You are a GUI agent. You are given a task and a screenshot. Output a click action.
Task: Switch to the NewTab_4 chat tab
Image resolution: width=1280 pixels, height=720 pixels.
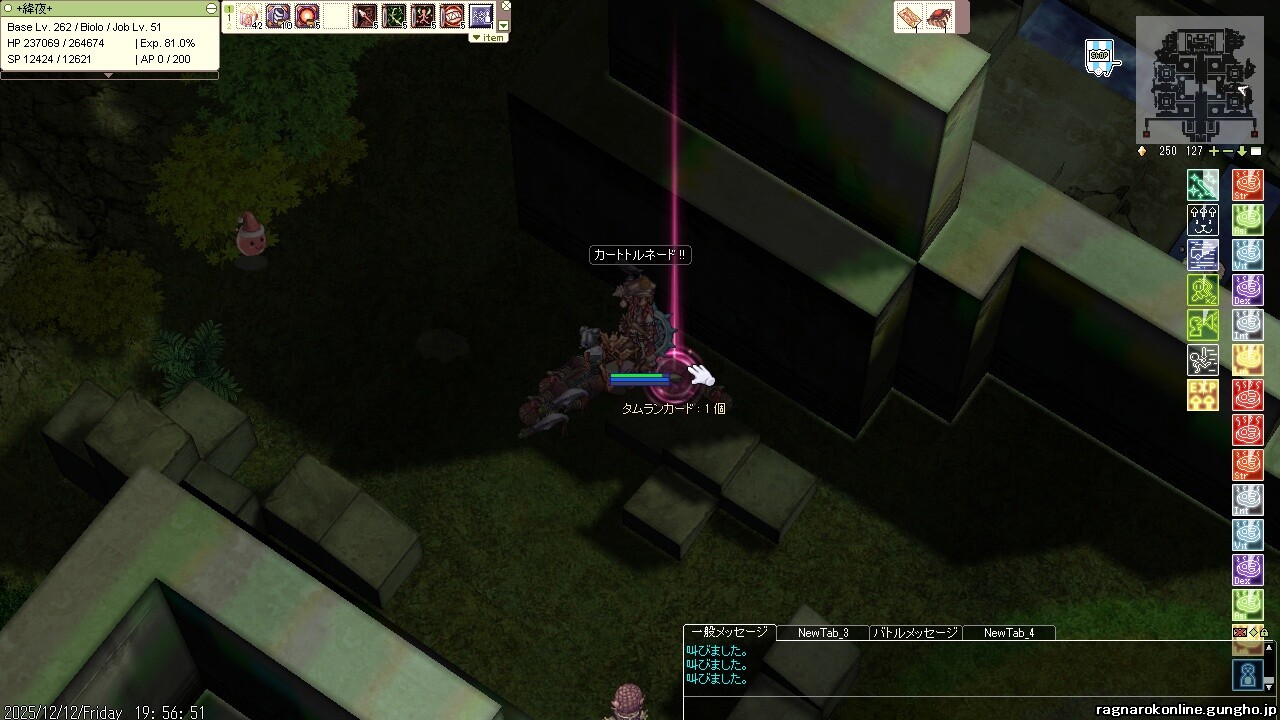1008,632
